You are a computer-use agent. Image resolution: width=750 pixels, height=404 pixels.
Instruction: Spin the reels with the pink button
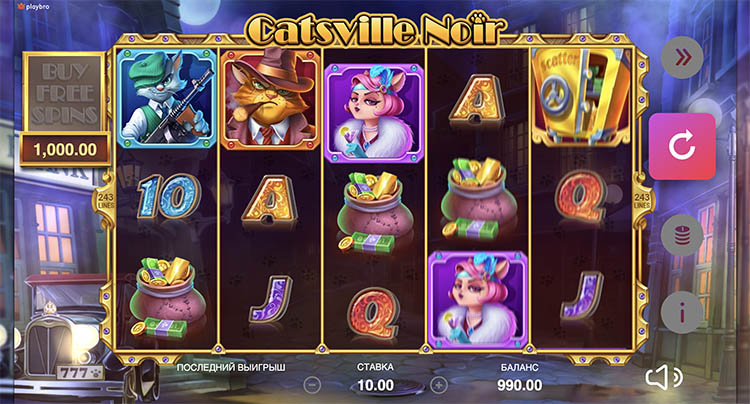(682, 147)
